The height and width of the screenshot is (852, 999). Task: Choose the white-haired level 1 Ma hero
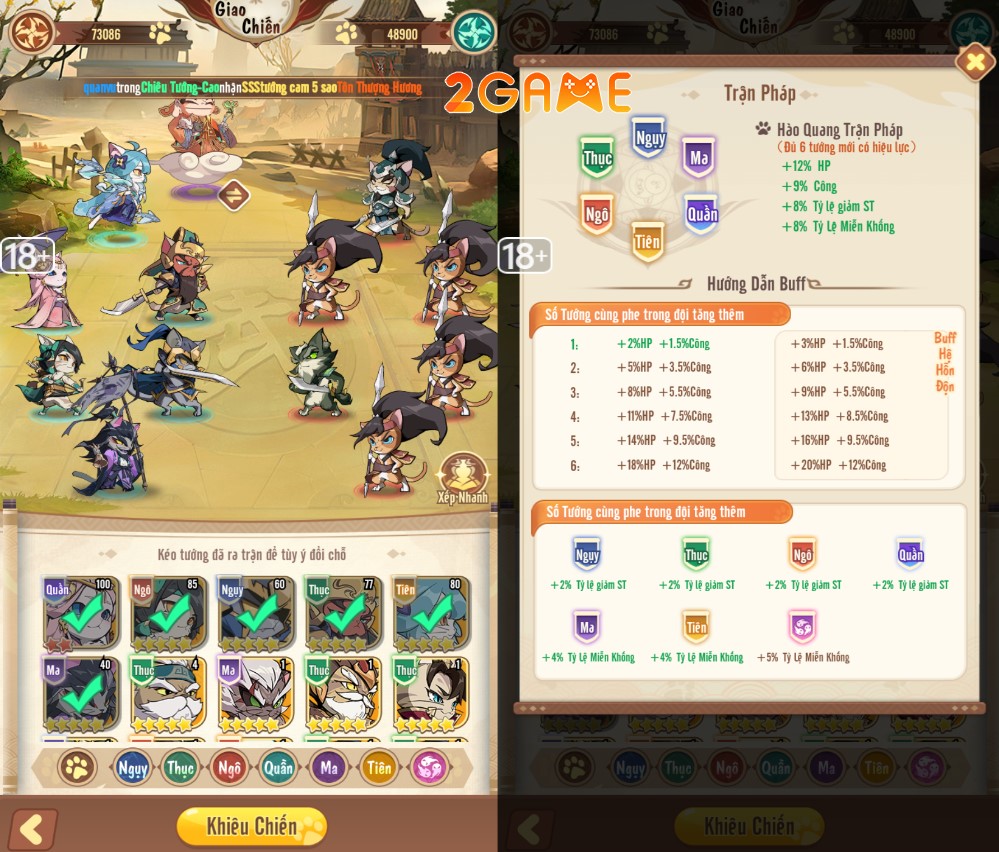(x=255, y=693)
